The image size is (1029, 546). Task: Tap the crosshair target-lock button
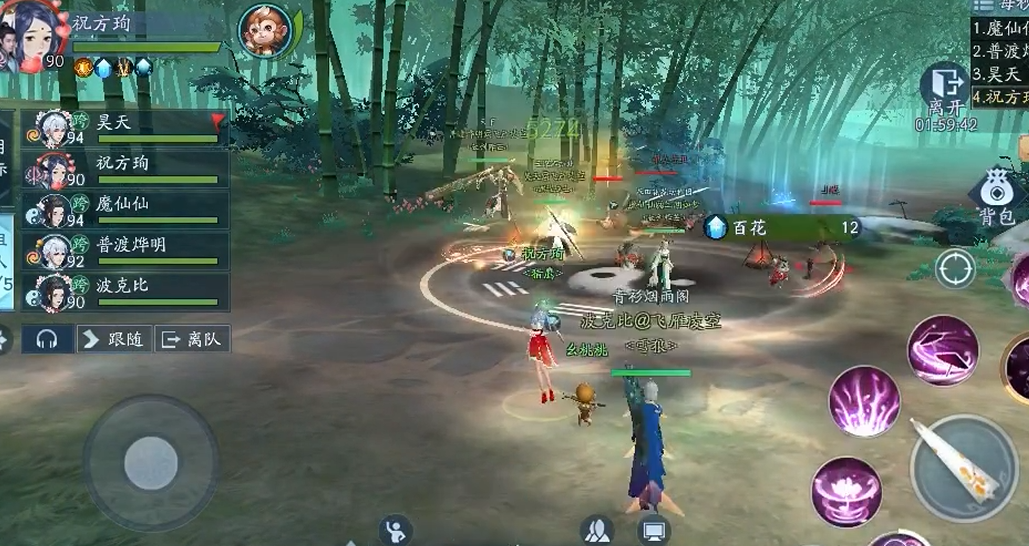coord(955,268)
